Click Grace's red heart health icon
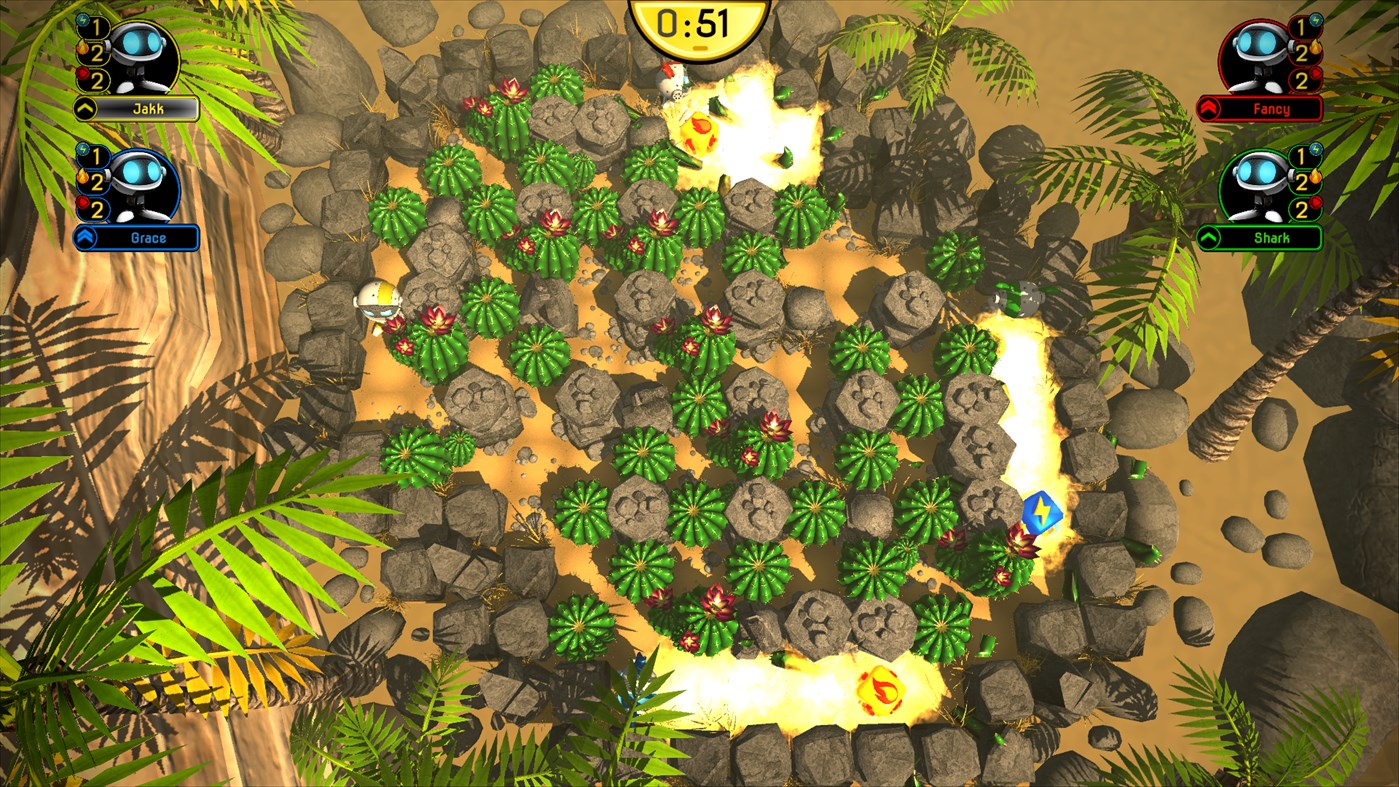 point(81,203)
